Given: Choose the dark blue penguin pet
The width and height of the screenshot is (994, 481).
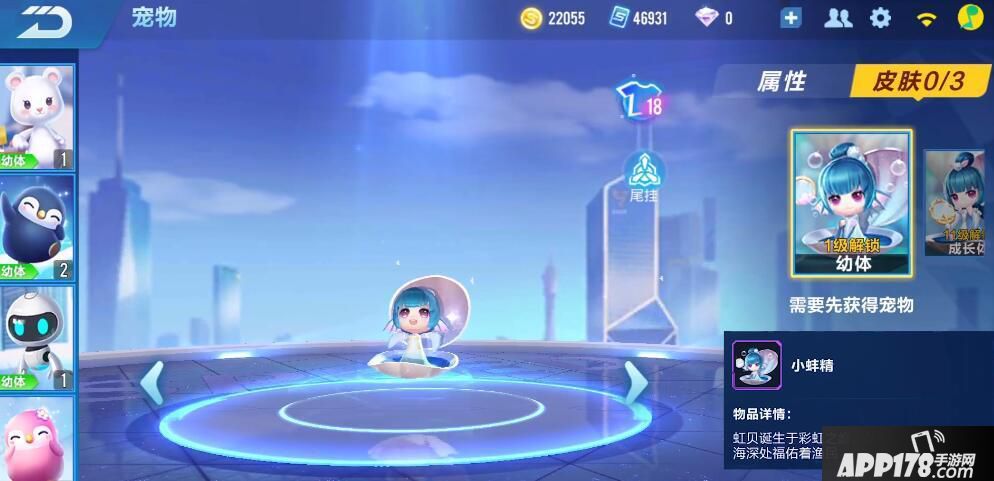Looking at the screenshot, I should click(37, 228).
